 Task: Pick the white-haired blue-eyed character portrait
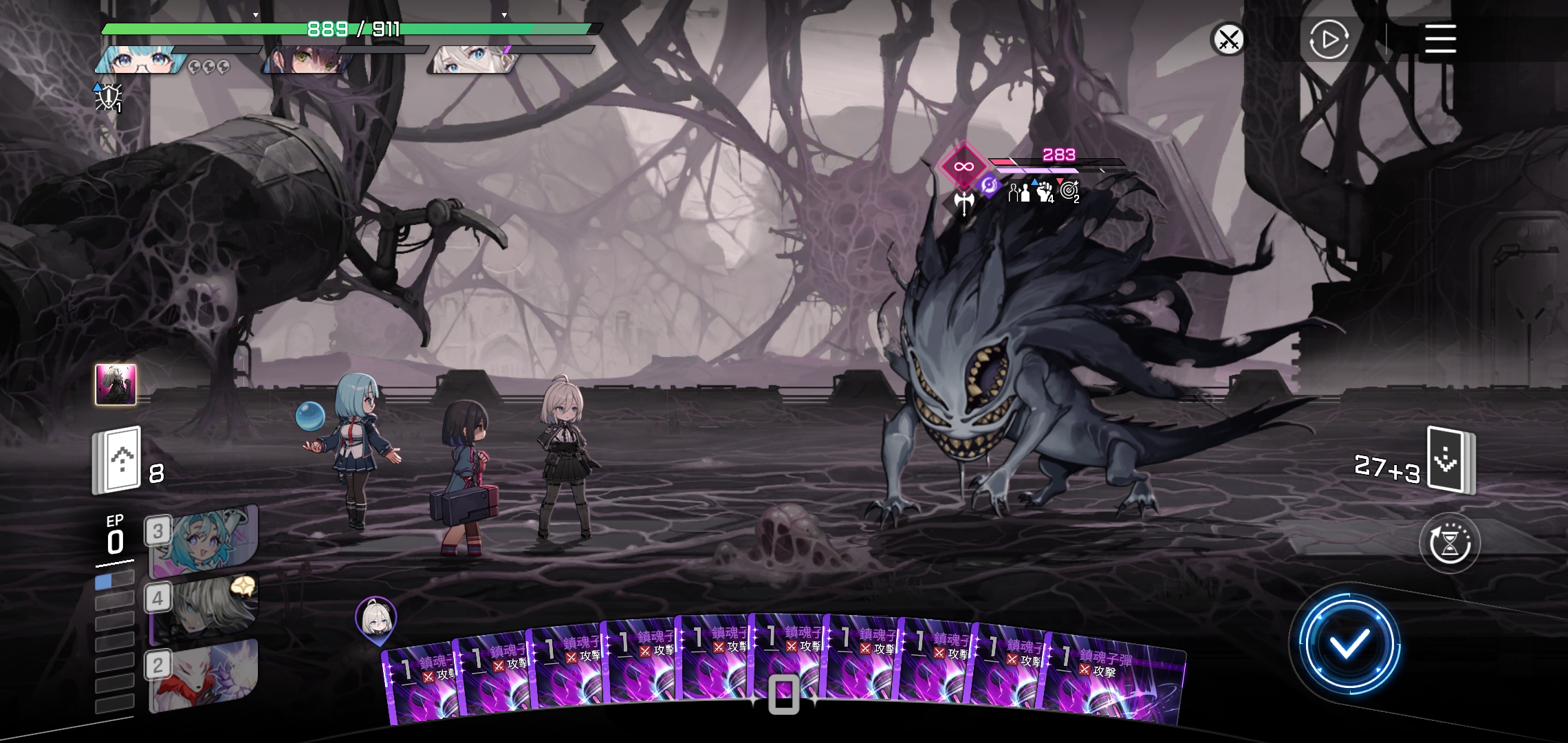(x=472, y=61)
